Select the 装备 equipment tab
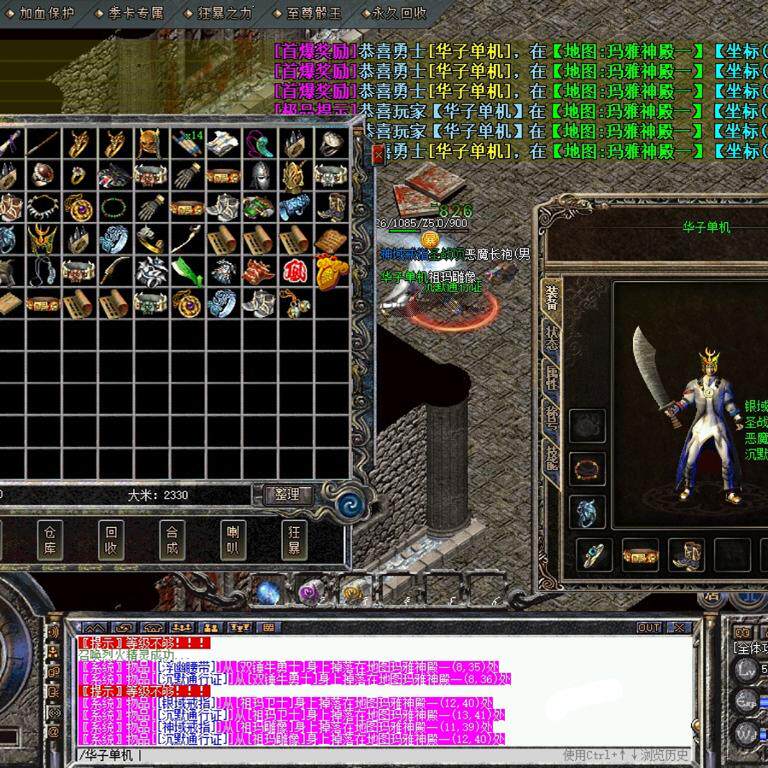This screenshot has width=768, height=768. pos(552,296)
